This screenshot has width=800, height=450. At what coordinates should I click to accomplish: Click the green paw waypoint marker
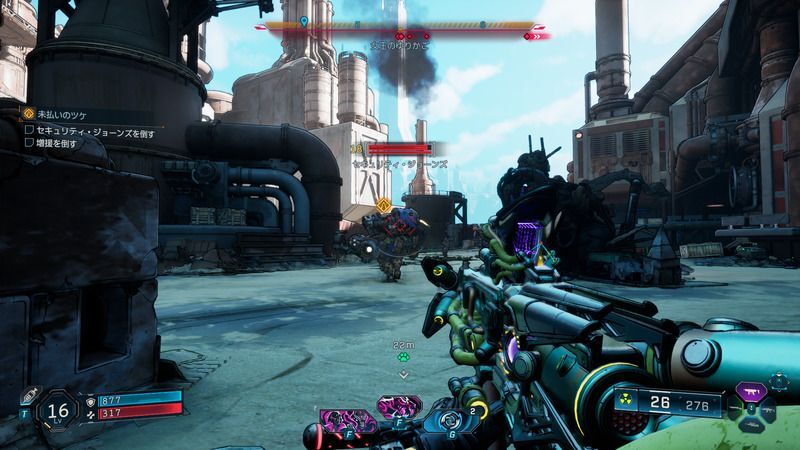(403, 355)
